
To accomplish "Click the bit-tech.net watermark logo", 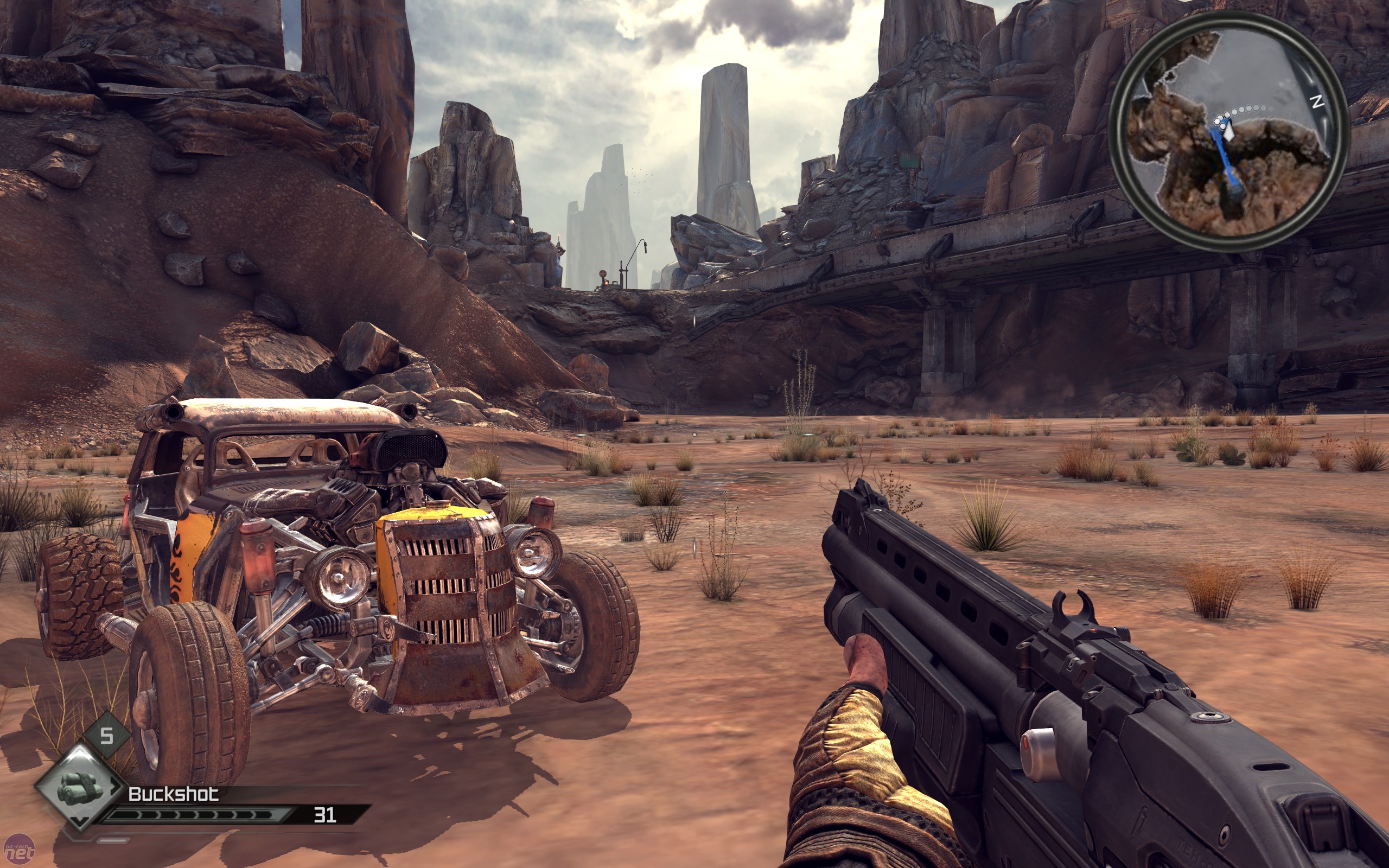I will tap(18, 853).
